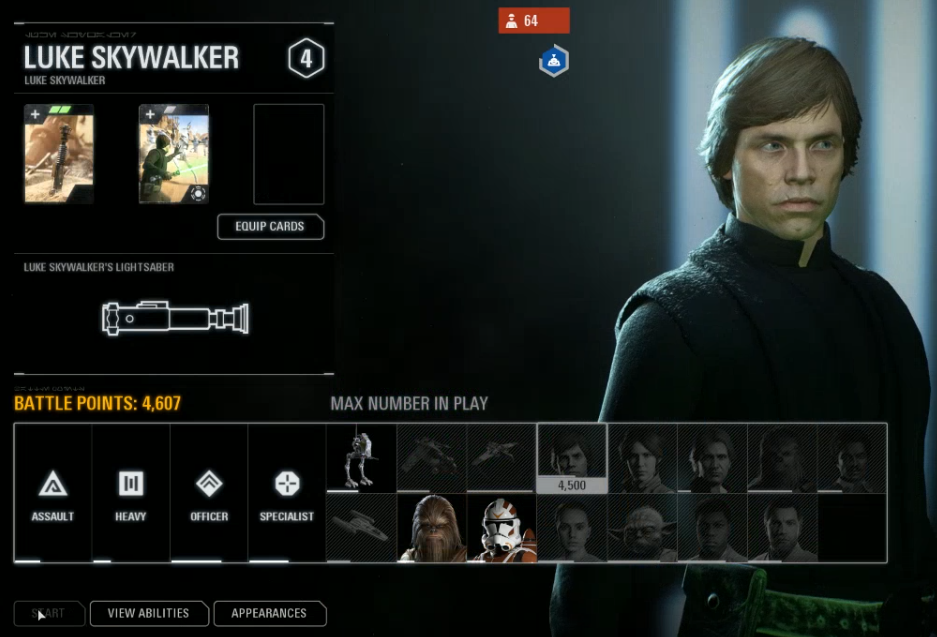Pick the Specialist class

tap(286, 496)
